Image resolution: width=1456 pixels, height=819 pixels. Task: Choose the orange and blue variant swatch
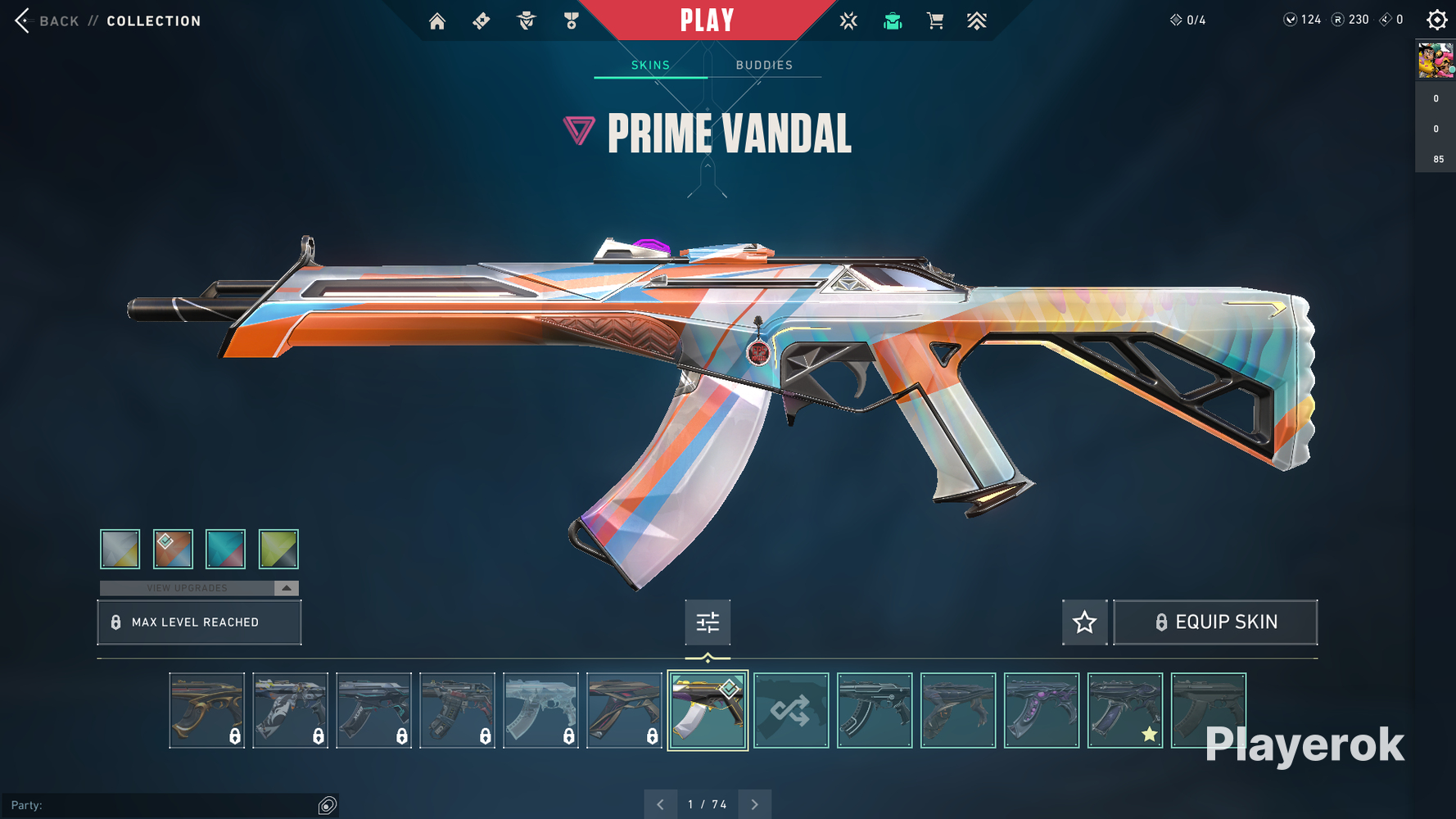pyautogui.click(x=173, y=549)
